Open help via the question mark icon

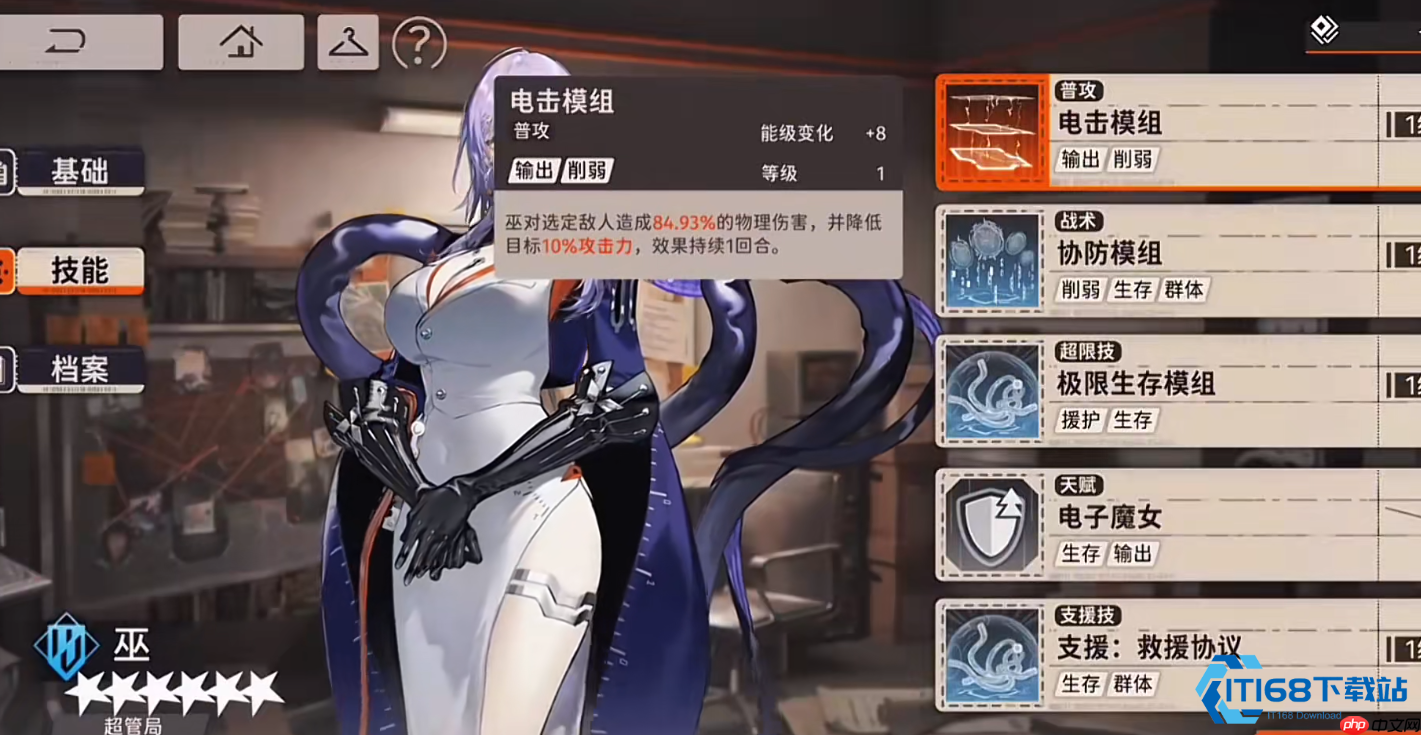417,43
